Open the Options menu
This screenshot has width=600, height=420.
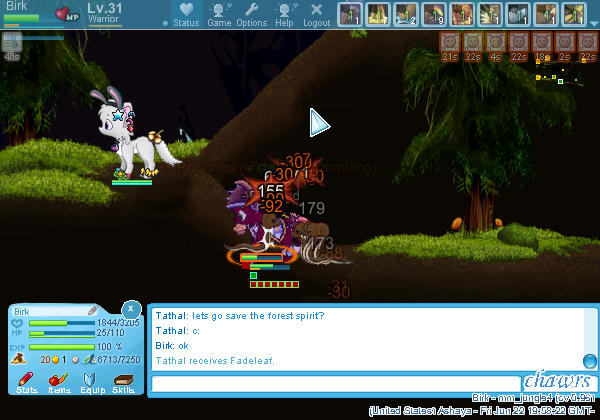click(251, 14)
